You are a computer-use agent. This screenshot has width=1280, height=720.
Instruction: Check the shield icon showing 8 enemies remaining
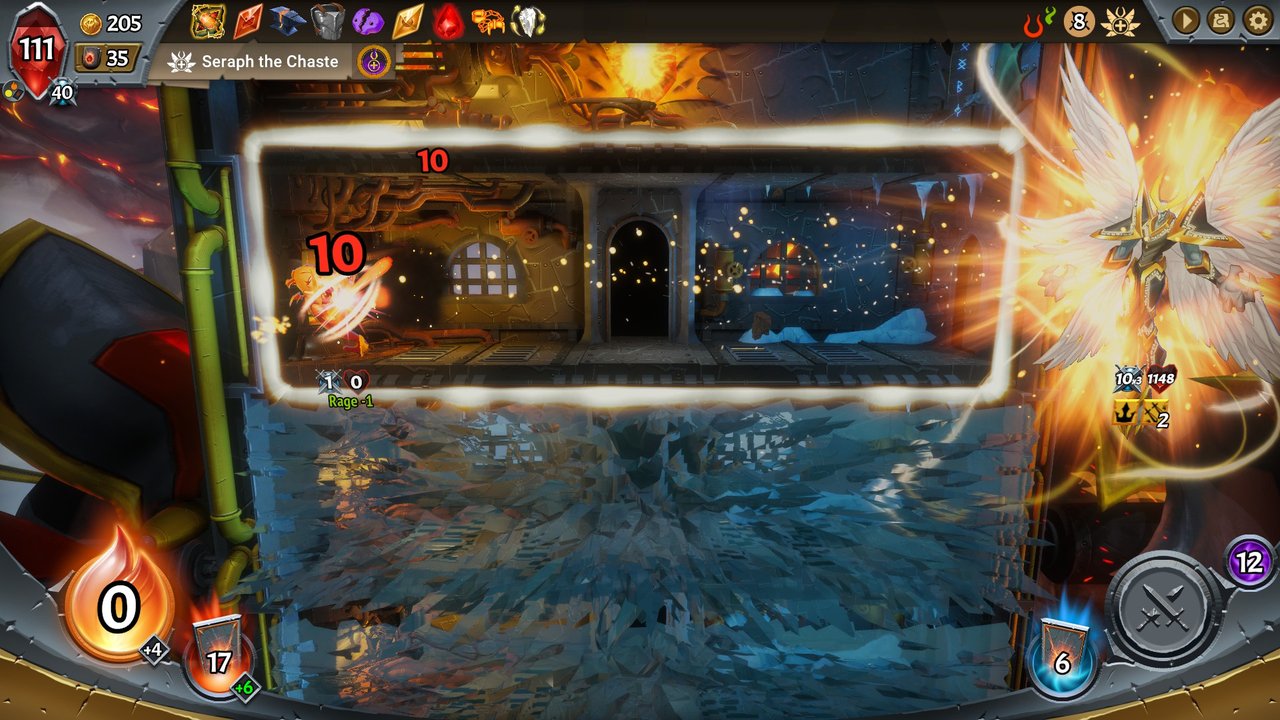[1078, 20]
